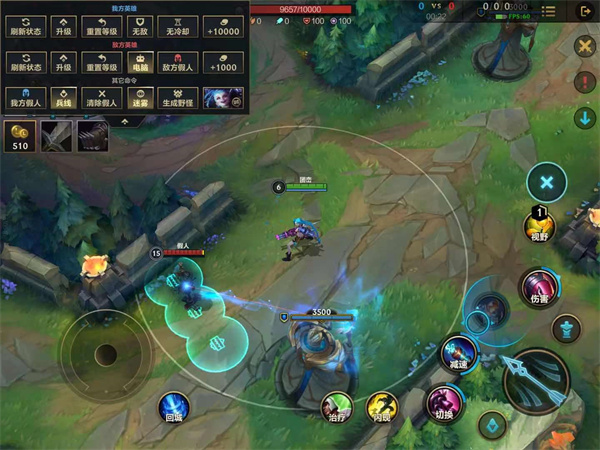The height and width of the screenshot is (450, 600).
Task: Toggle the 迷雾 fog of war option
Action: point(142,97)
